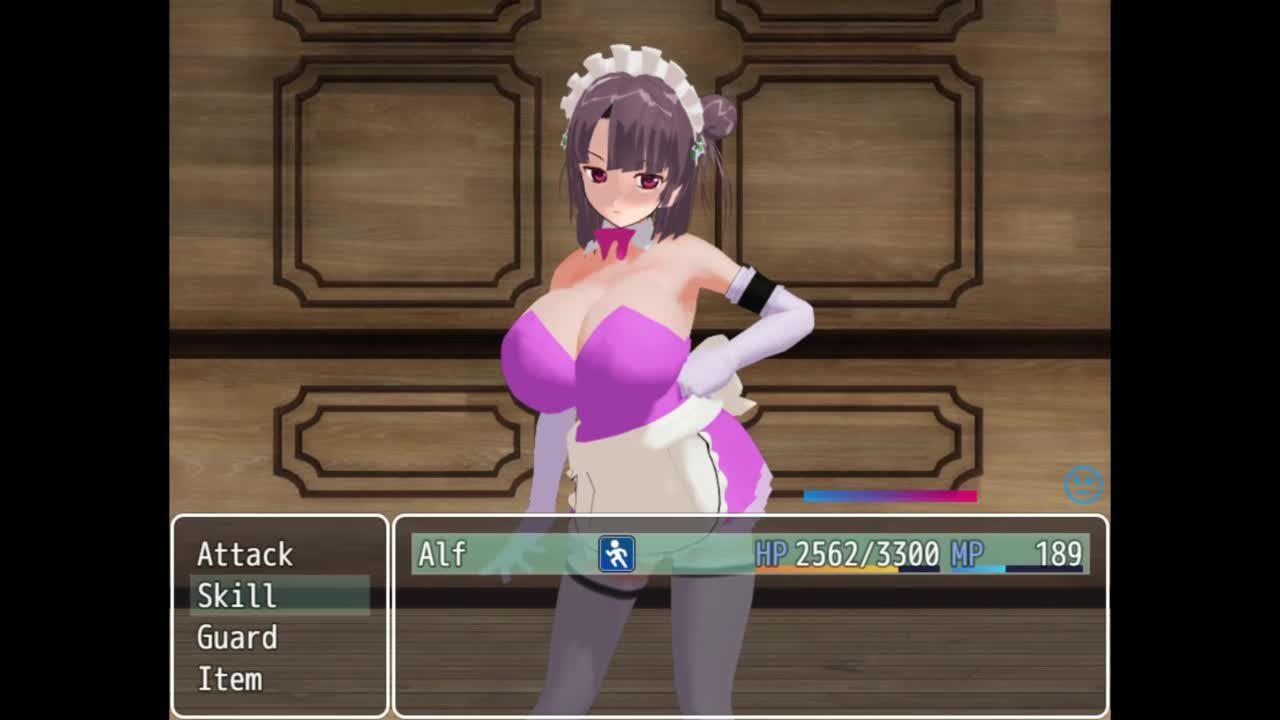
Task: Pick Guard from the battle menu
Action: coord(237,638)
